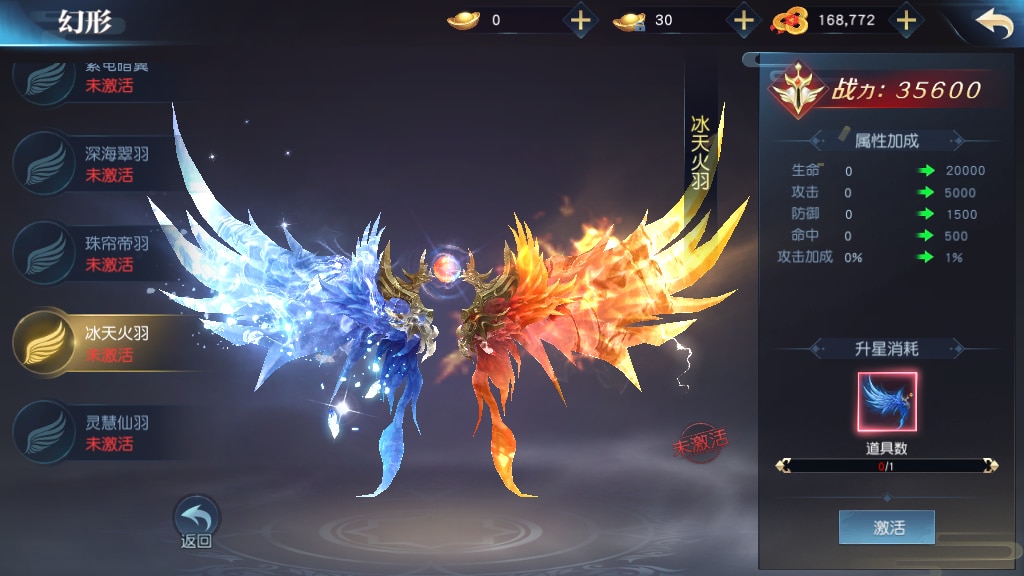Add bound ingots with the plus button
Image resolution: width=1024 pixels, height=576 pixels.
(743, 20)
